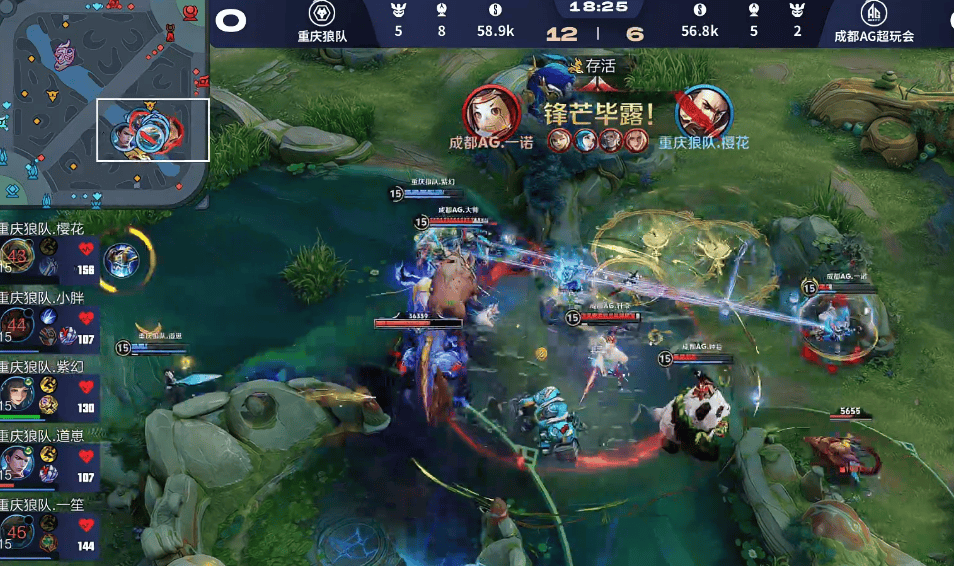Select player 重庆狼队.小胖 in the roster
Screen dimensions: 954x566
(50, 322)
